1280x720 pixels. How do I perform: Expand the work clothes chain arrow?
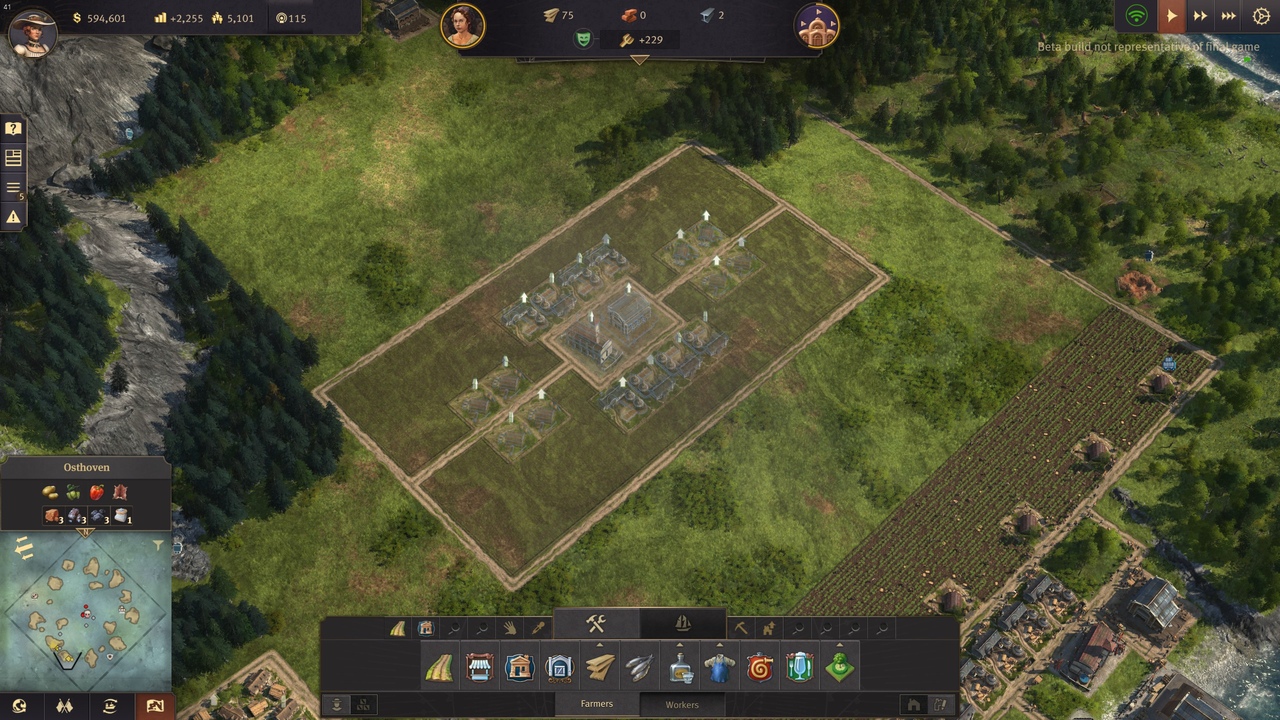coord(720,644)
